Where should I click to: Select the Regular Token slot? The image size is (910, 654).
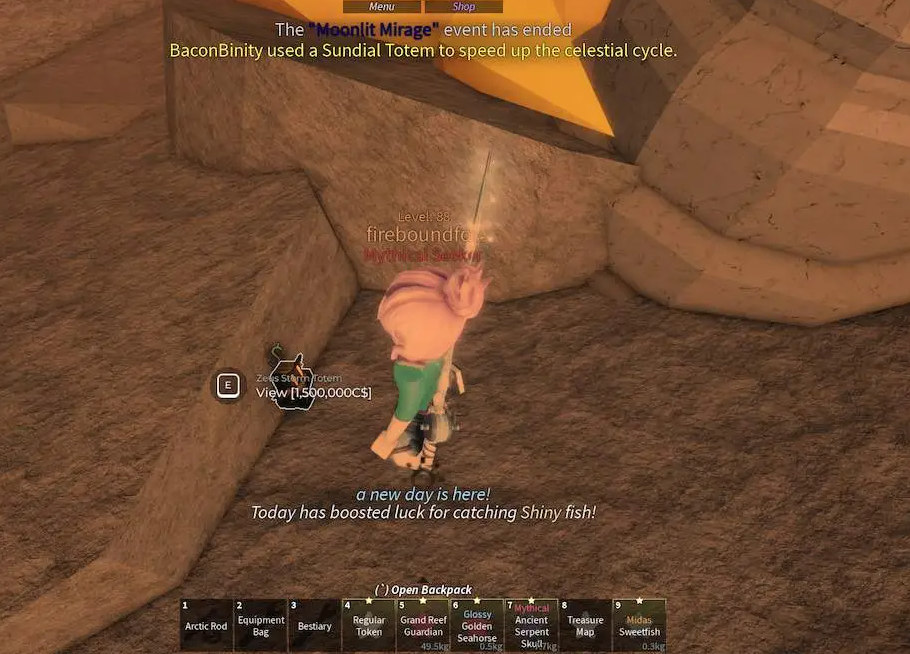(369, 625)
